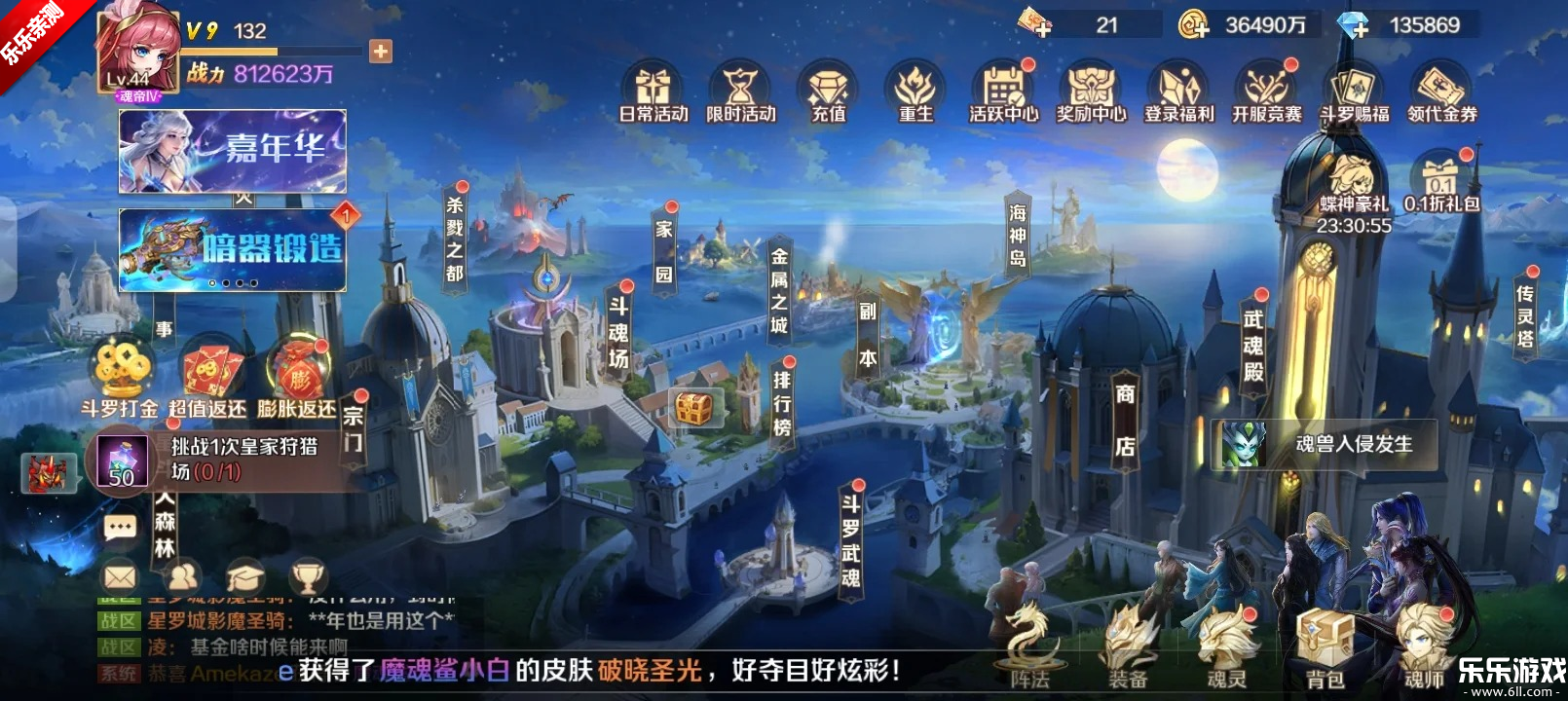1568x701 pixels.
Task: Open the 暗器锻造 weapon forging banner
Action: tap(233, 249)
